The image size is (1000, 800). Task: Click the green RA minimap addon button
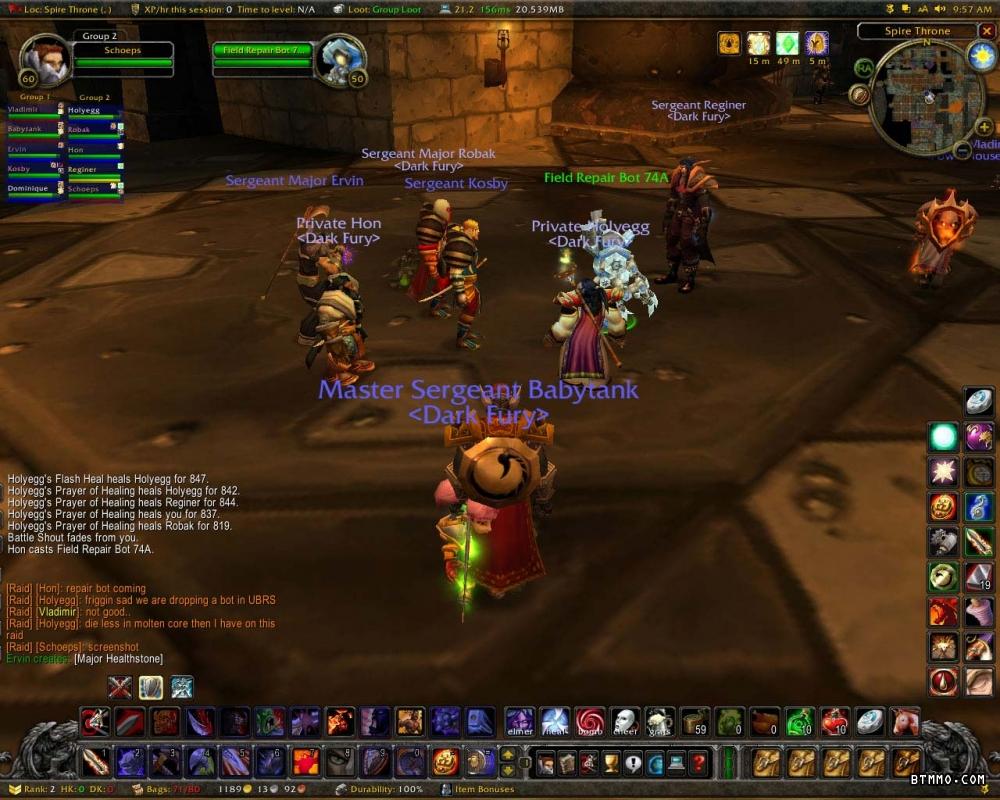tap(864, 68)
